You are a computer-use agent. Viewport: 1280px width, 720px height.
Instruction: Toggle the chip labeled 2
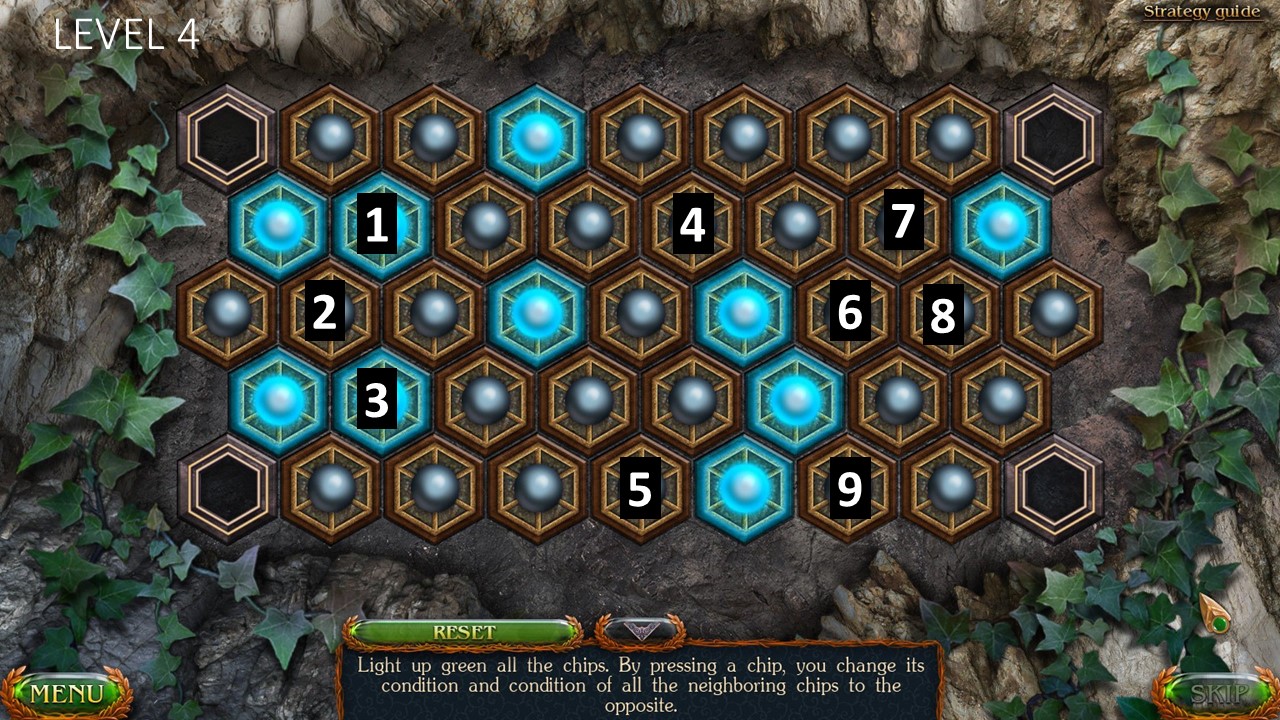point(329,313)
